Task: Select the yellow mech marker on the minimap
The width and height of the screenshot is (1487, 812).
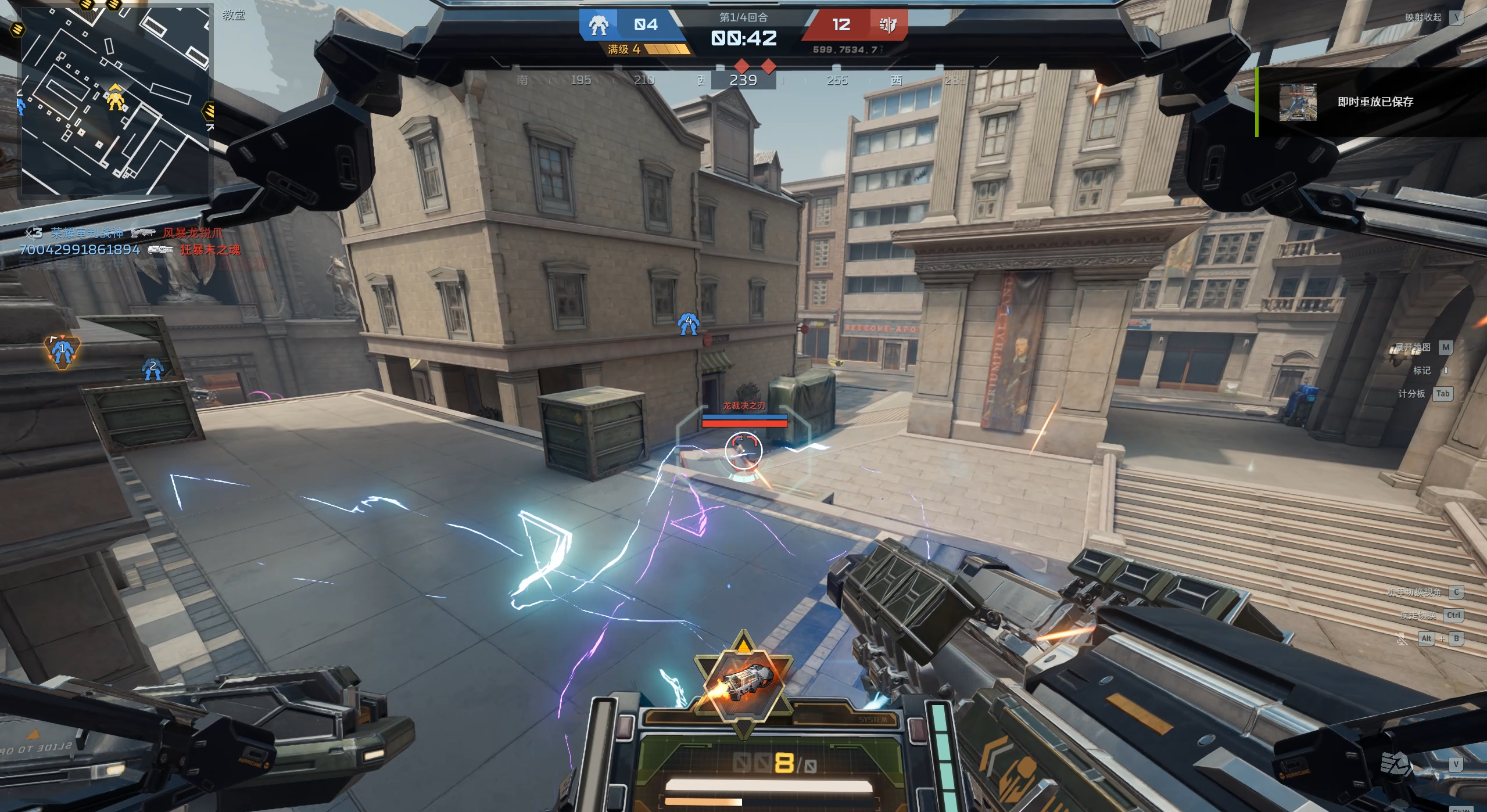Action: 116,99
